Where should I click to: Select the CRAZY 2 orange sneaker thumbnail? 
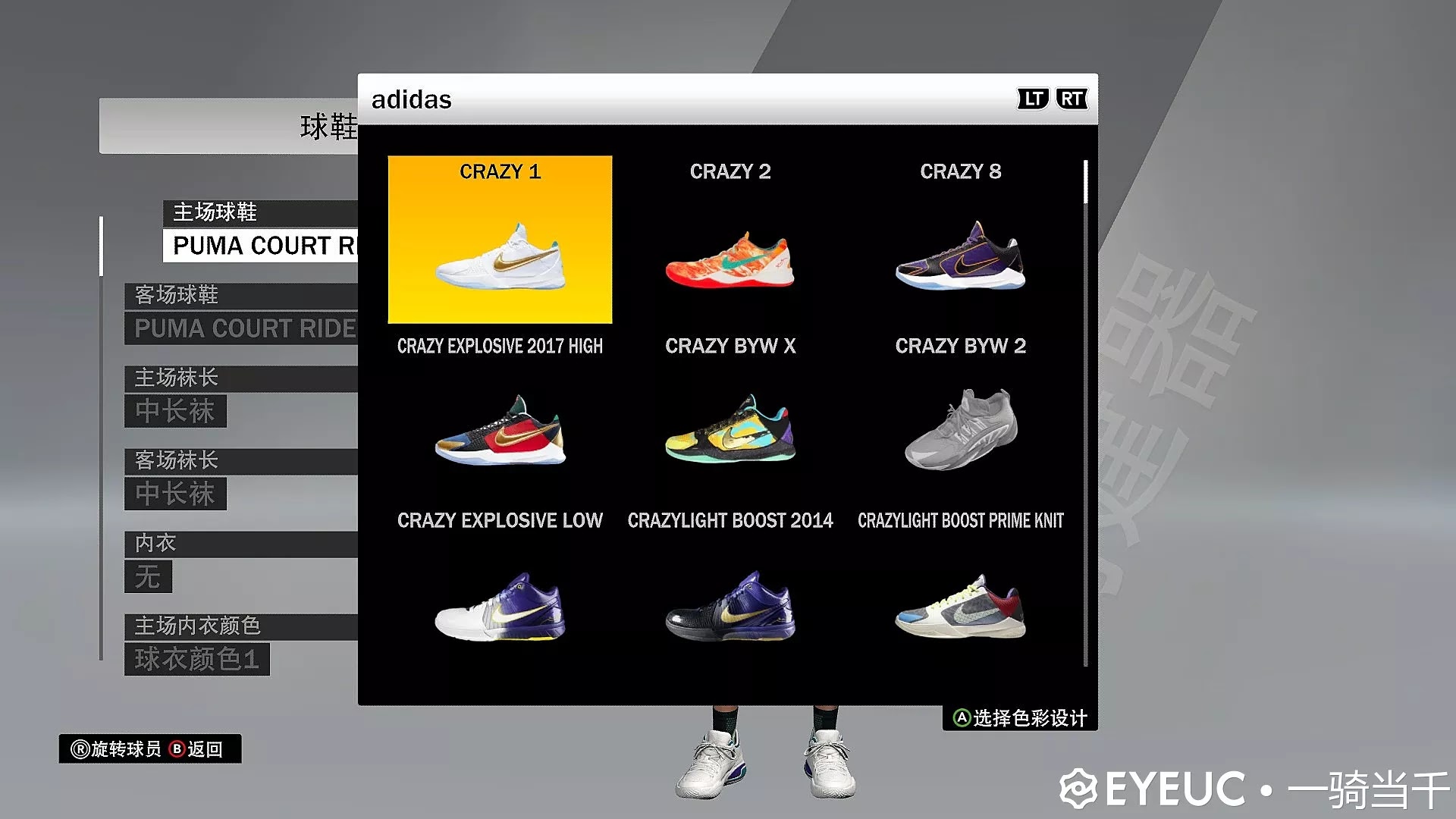tap(730, 262)
